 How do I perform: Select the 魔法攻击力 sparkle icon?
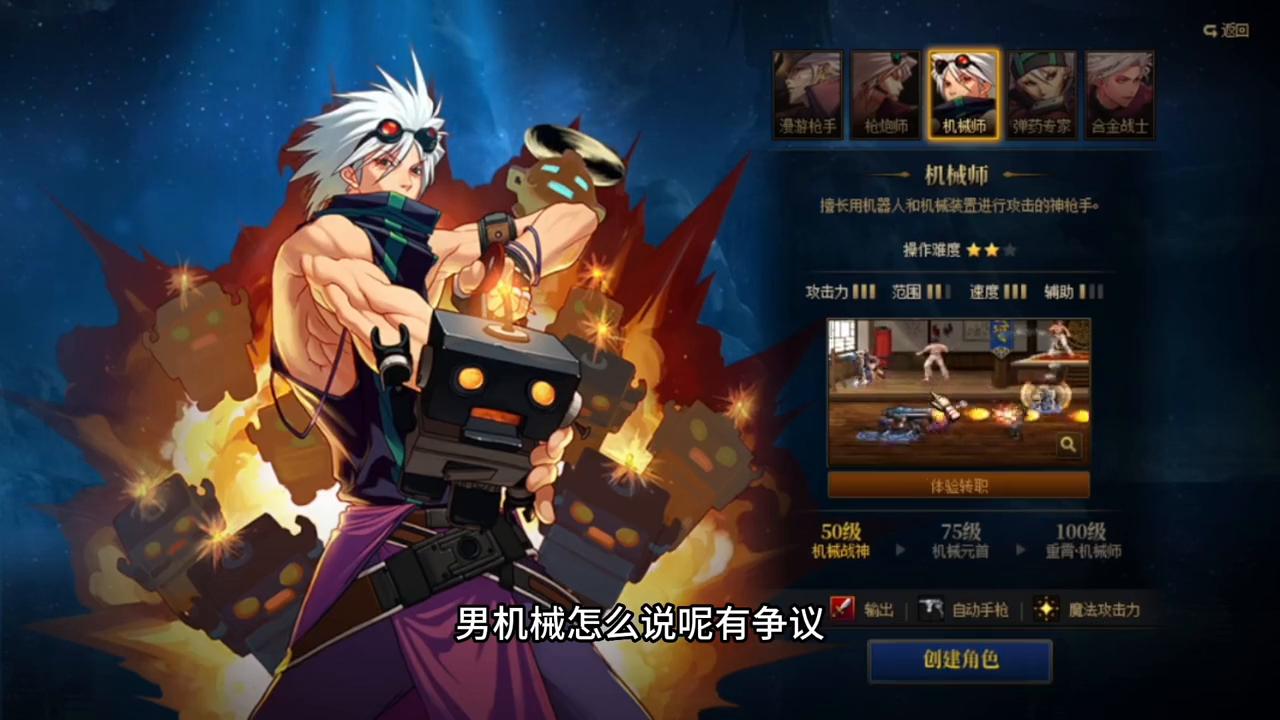pyautogui.click(x=1046, y=610)
